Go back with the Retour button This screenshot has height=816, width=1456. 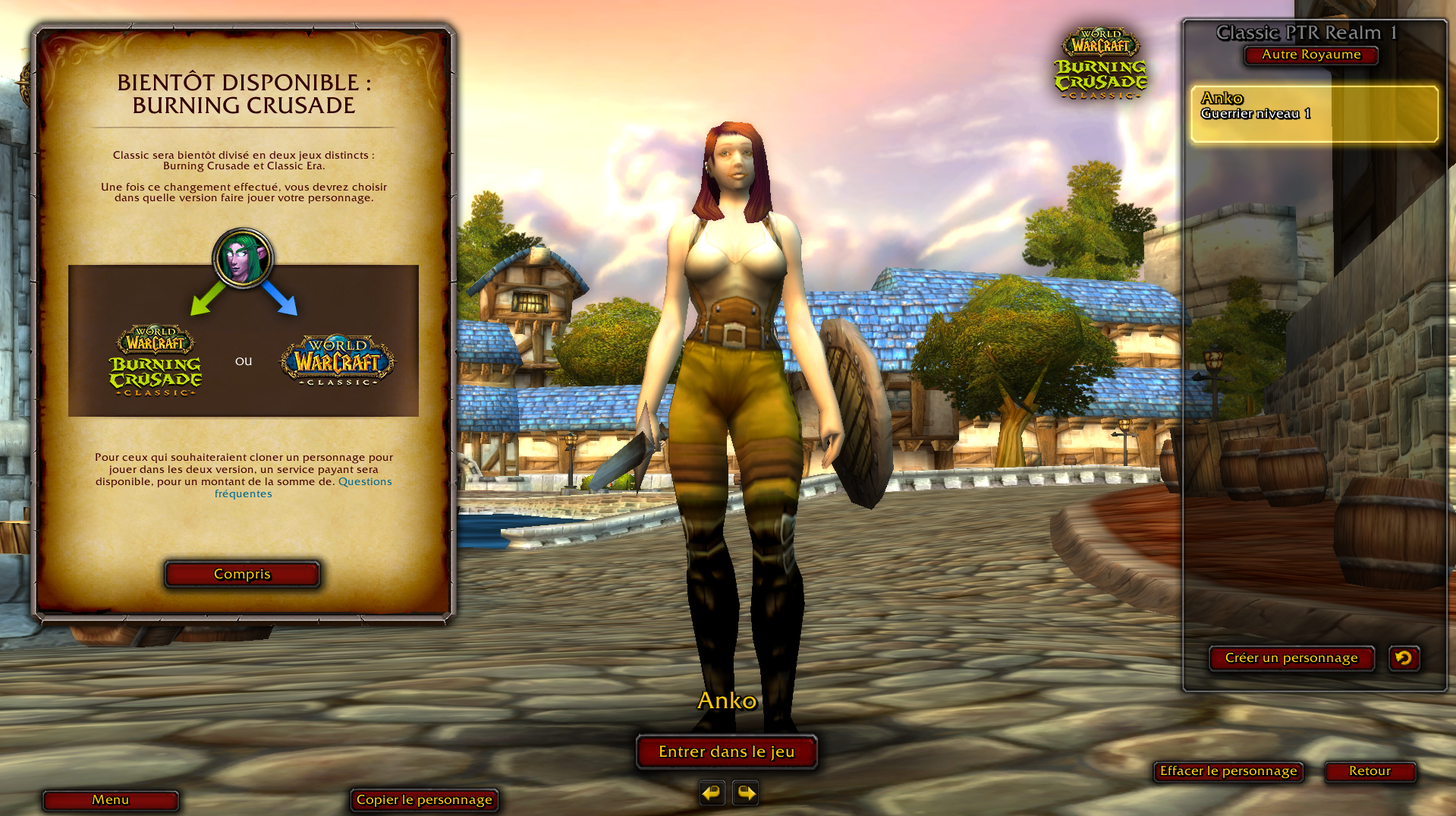pos(1370,771)
